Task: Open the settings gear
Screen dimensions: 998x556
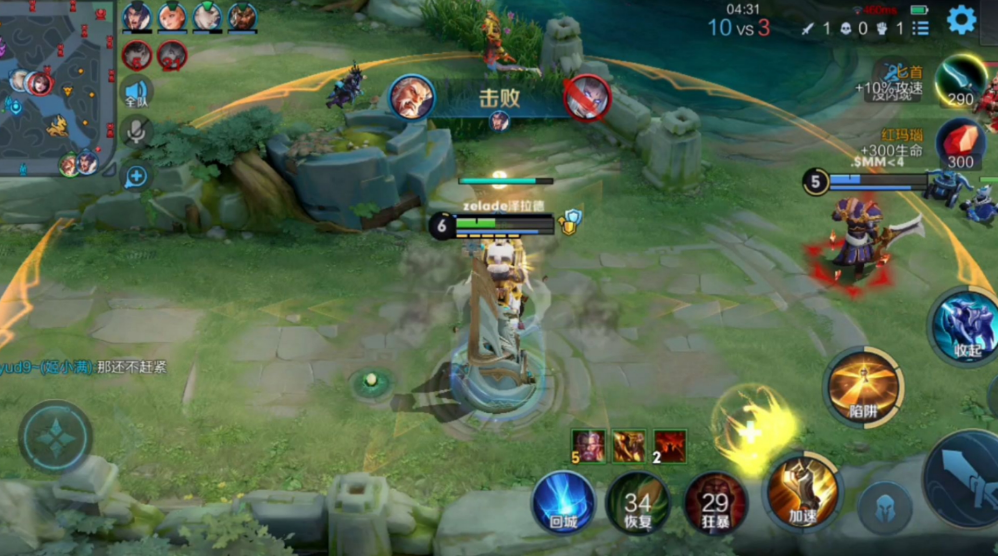Action: pos(961,19)
